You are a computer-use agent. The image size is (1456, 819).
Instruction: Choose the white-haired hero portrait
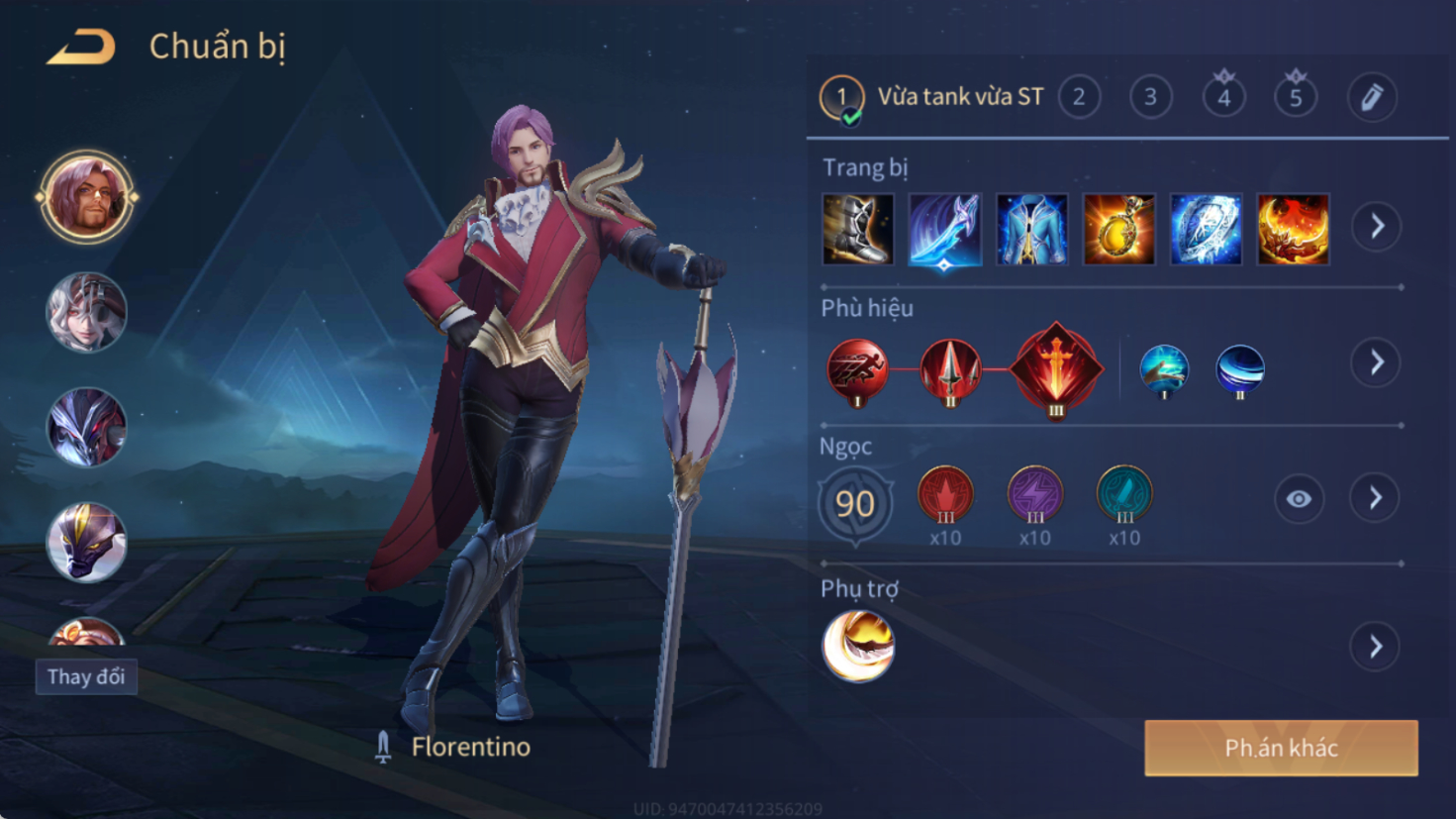(86, 312)
